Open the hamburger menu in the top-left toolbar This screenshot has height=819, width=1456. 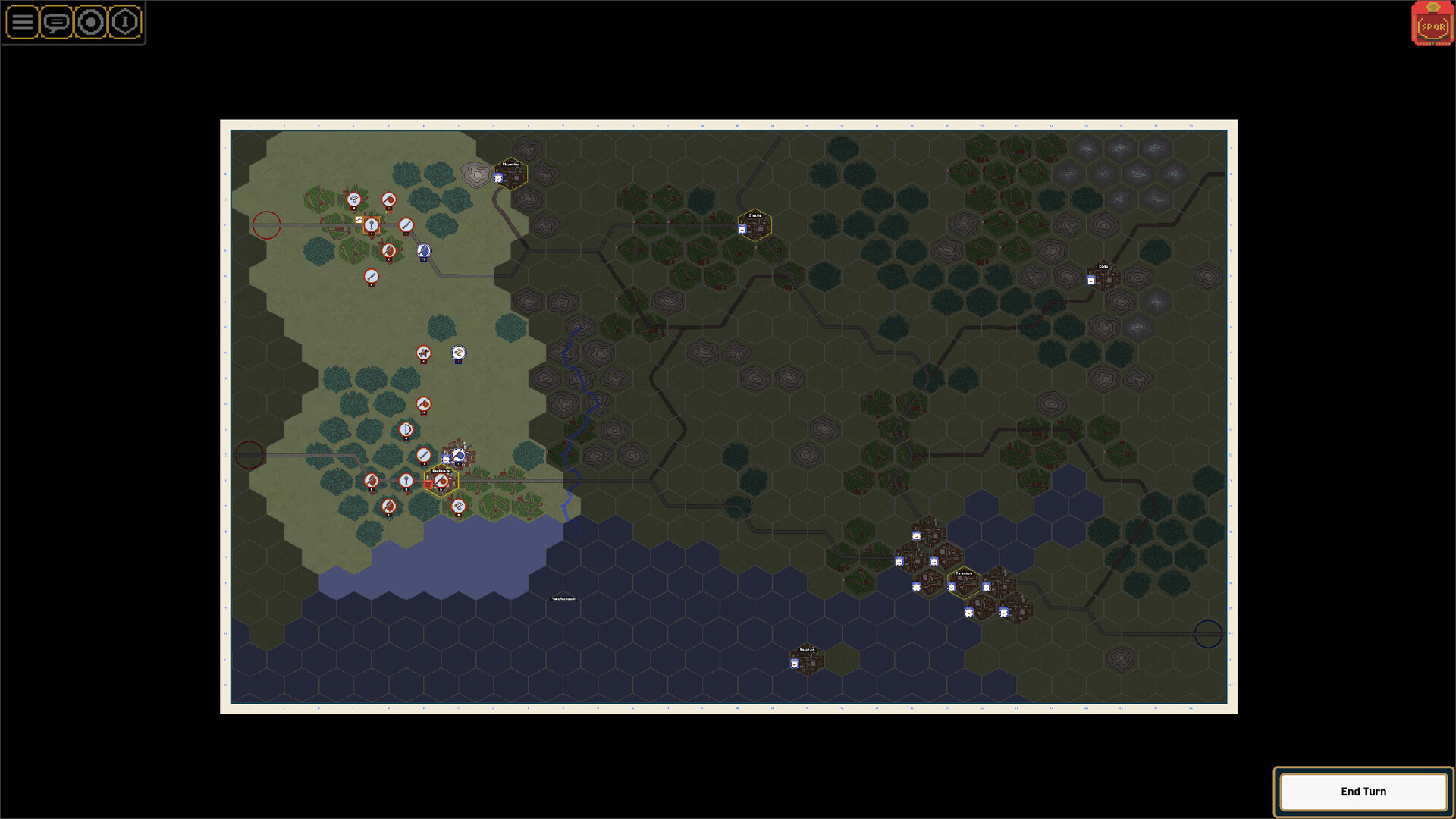24,22
